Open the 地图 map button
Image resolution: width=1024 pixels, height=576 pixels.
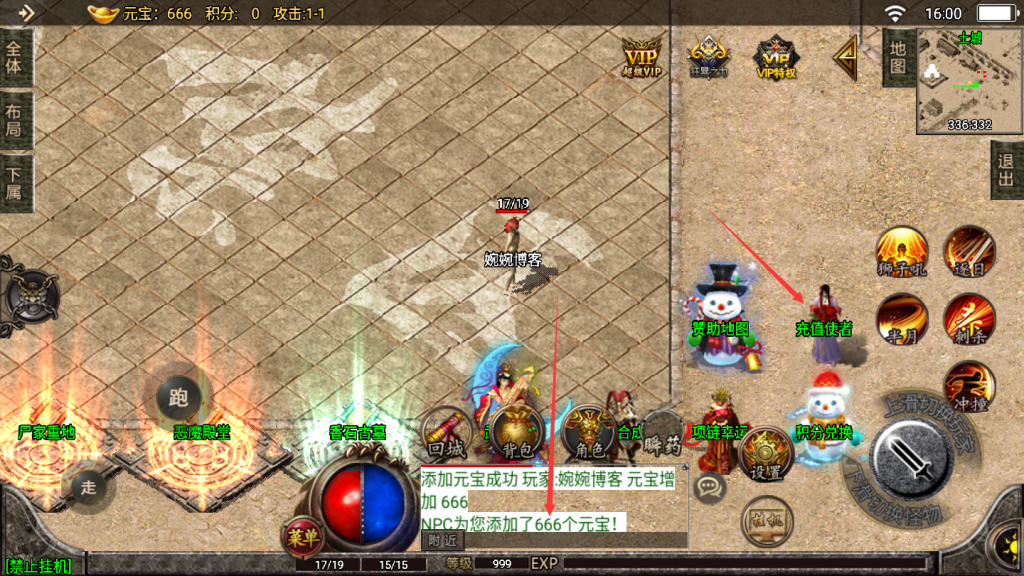[897, 58]
